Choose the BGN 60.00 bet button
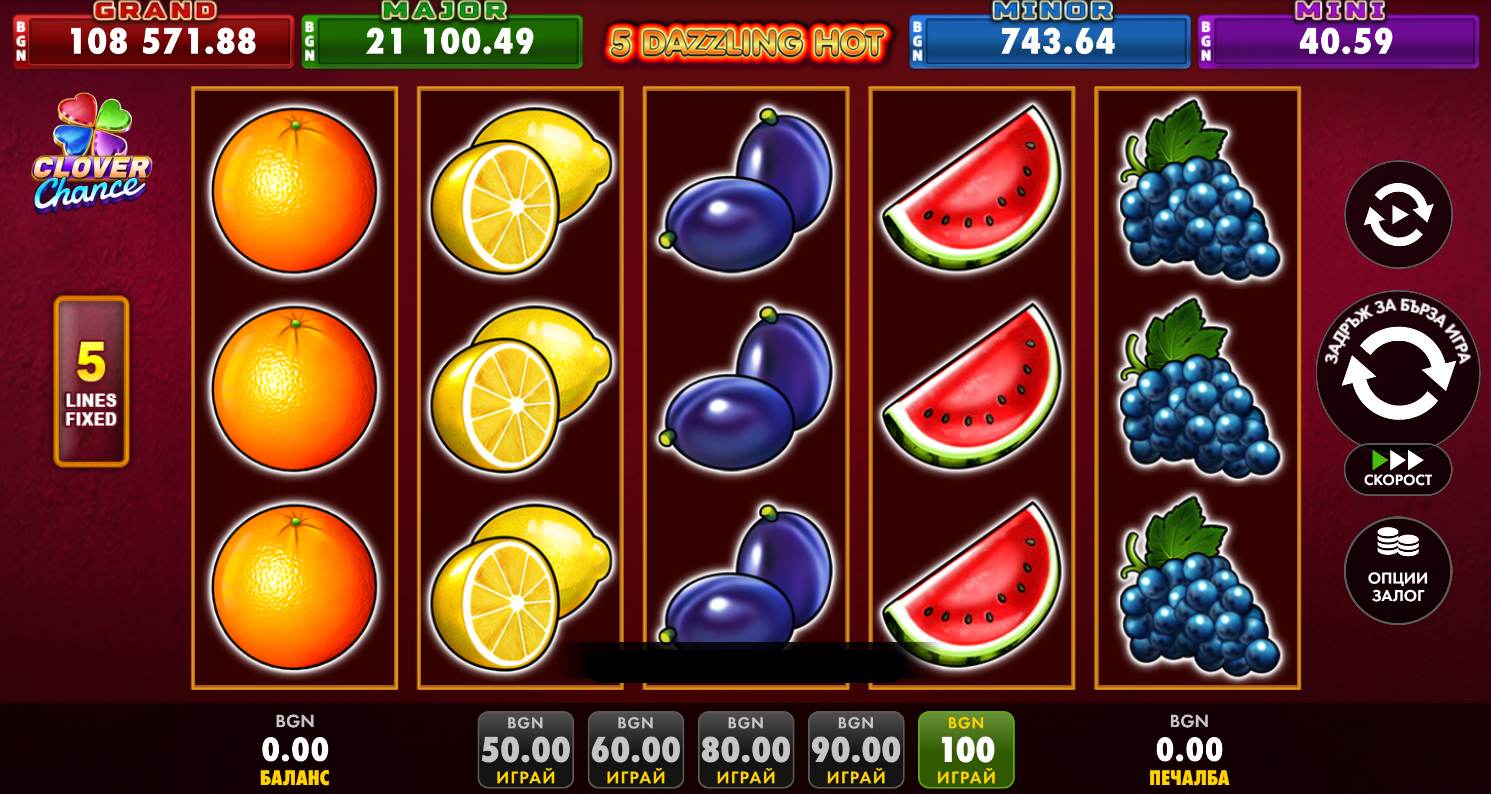 click(635, 750)
